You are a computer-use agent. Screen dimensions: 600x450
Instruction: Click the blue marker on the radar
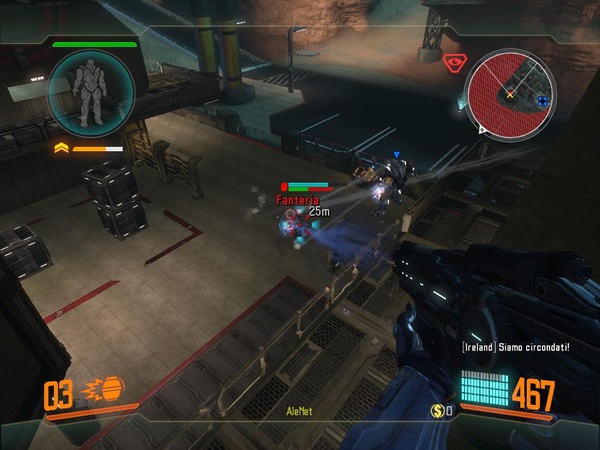(542, 101)
